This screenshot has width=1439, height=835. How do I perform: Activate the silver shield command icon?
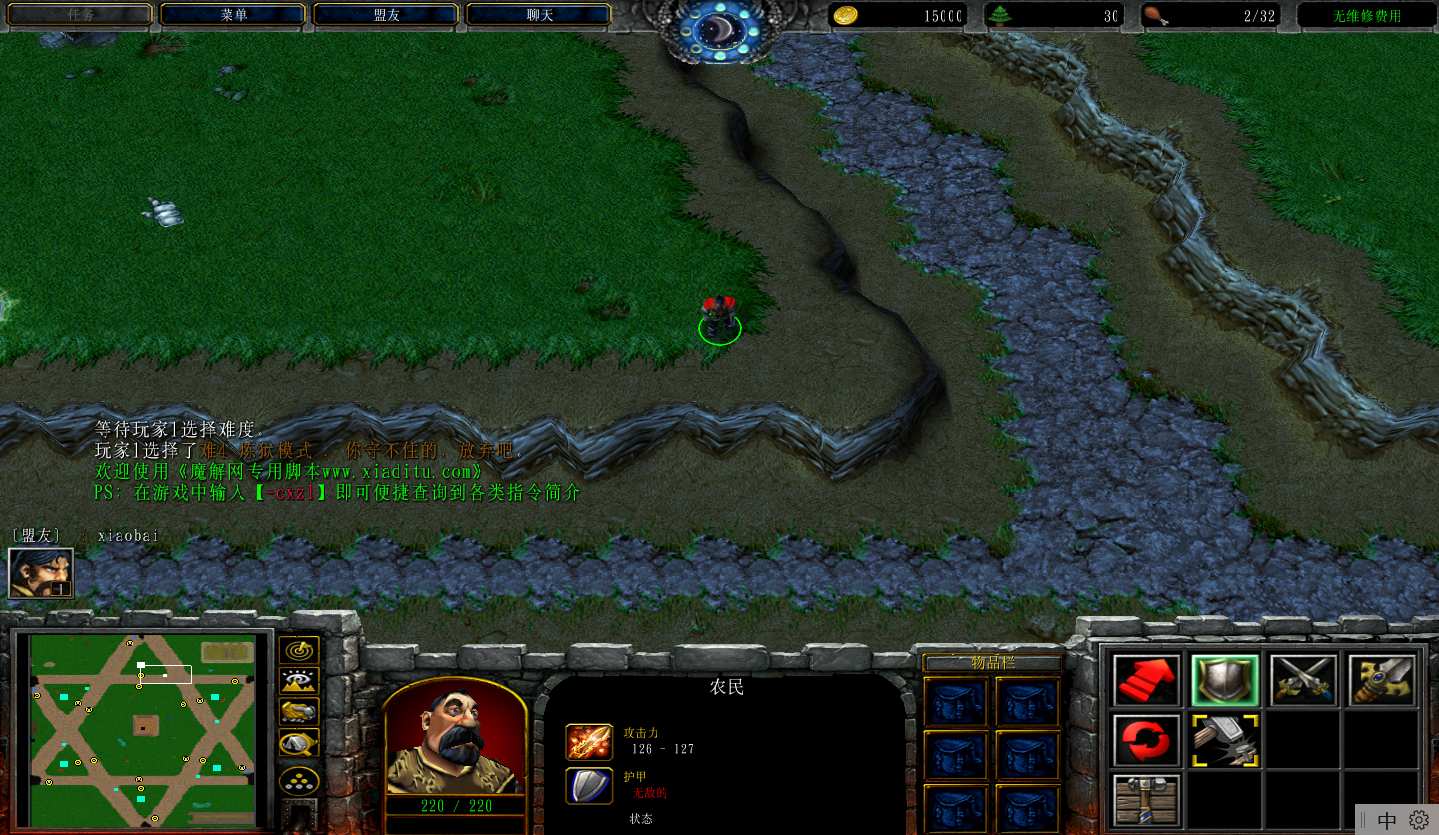tap(1224, 681)
